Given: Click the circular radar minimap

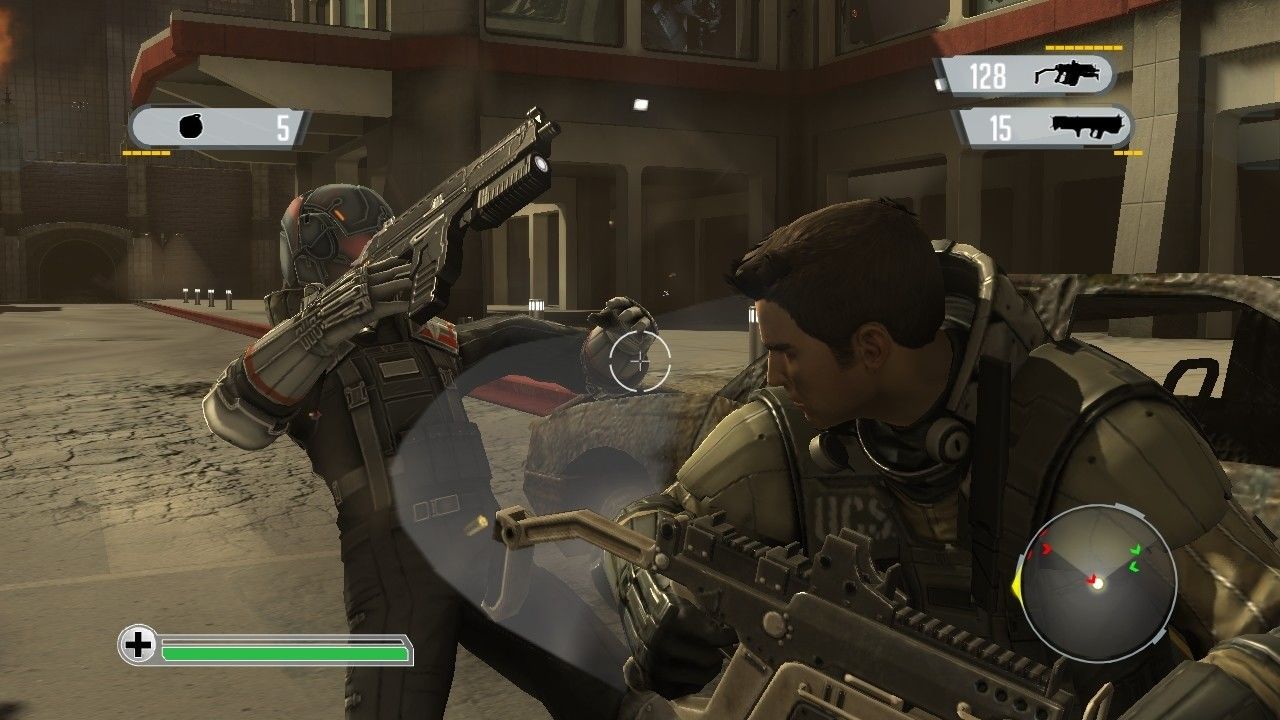Looking at the screenshot, I should tap(1097, 582).
